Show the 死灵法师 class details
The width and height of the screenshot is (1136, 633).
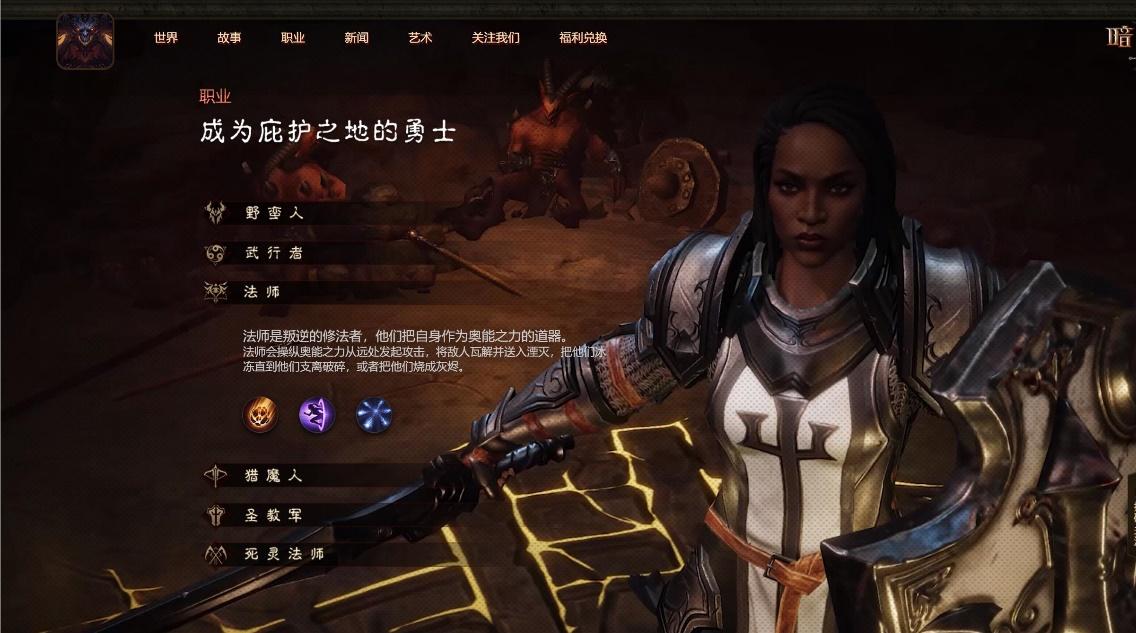click(283, 554)
